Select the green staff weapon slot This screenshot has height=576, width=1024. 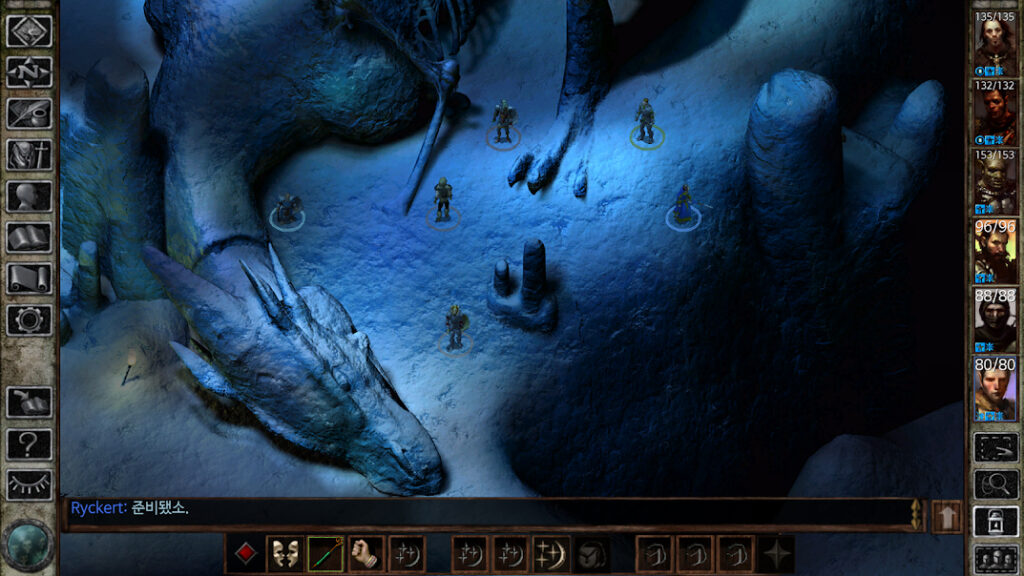click(x=326, y=554)
